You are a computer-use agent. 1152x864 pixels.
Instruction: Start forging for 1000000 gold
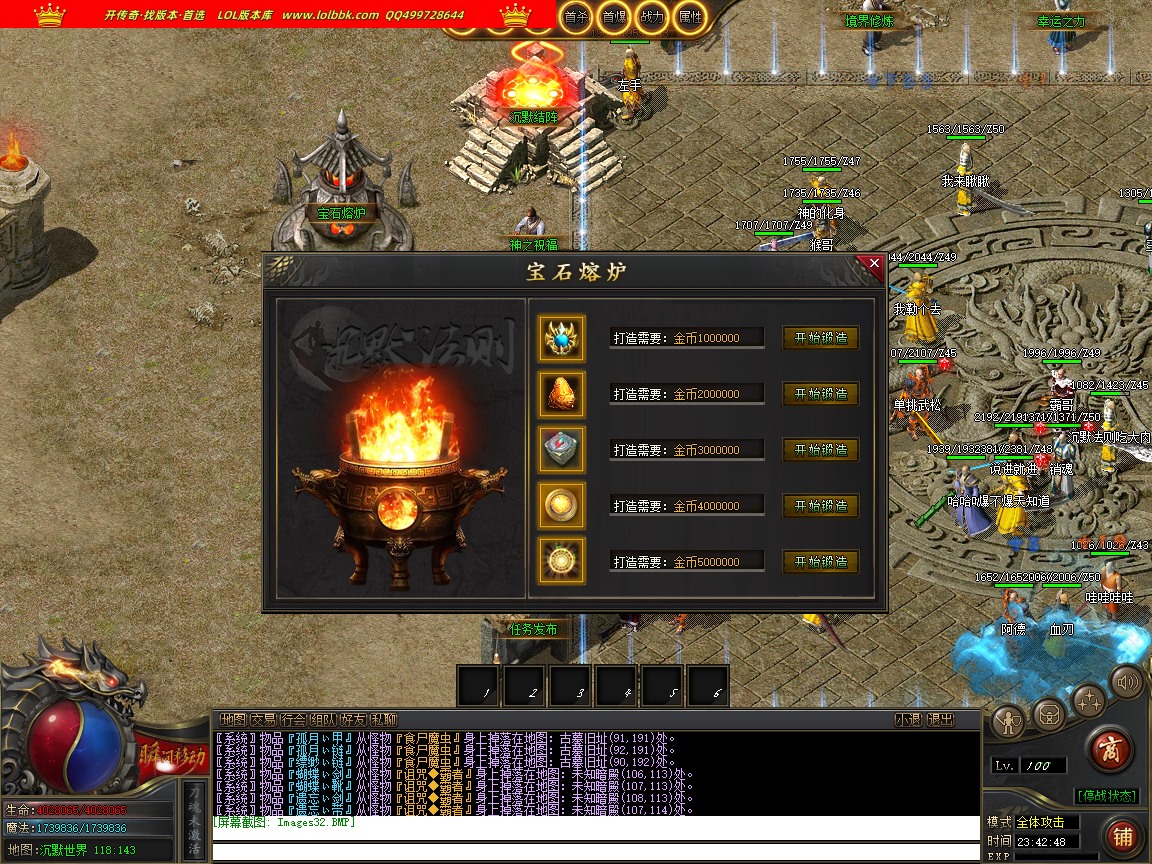tap(820, 338)
